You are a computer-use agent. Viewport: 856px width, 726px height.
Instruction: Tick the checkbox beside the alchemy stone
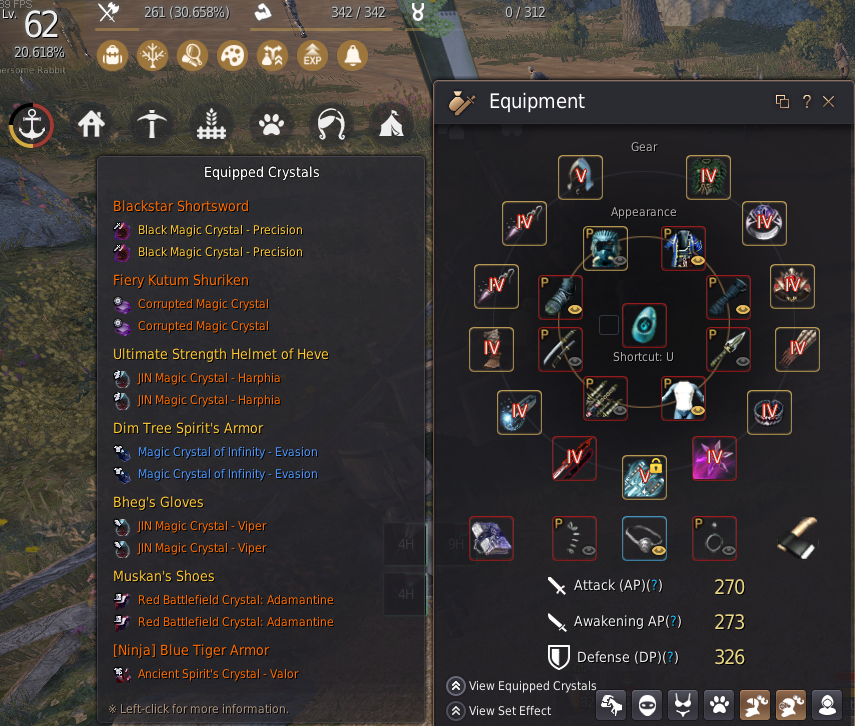[x=608, y=325]
